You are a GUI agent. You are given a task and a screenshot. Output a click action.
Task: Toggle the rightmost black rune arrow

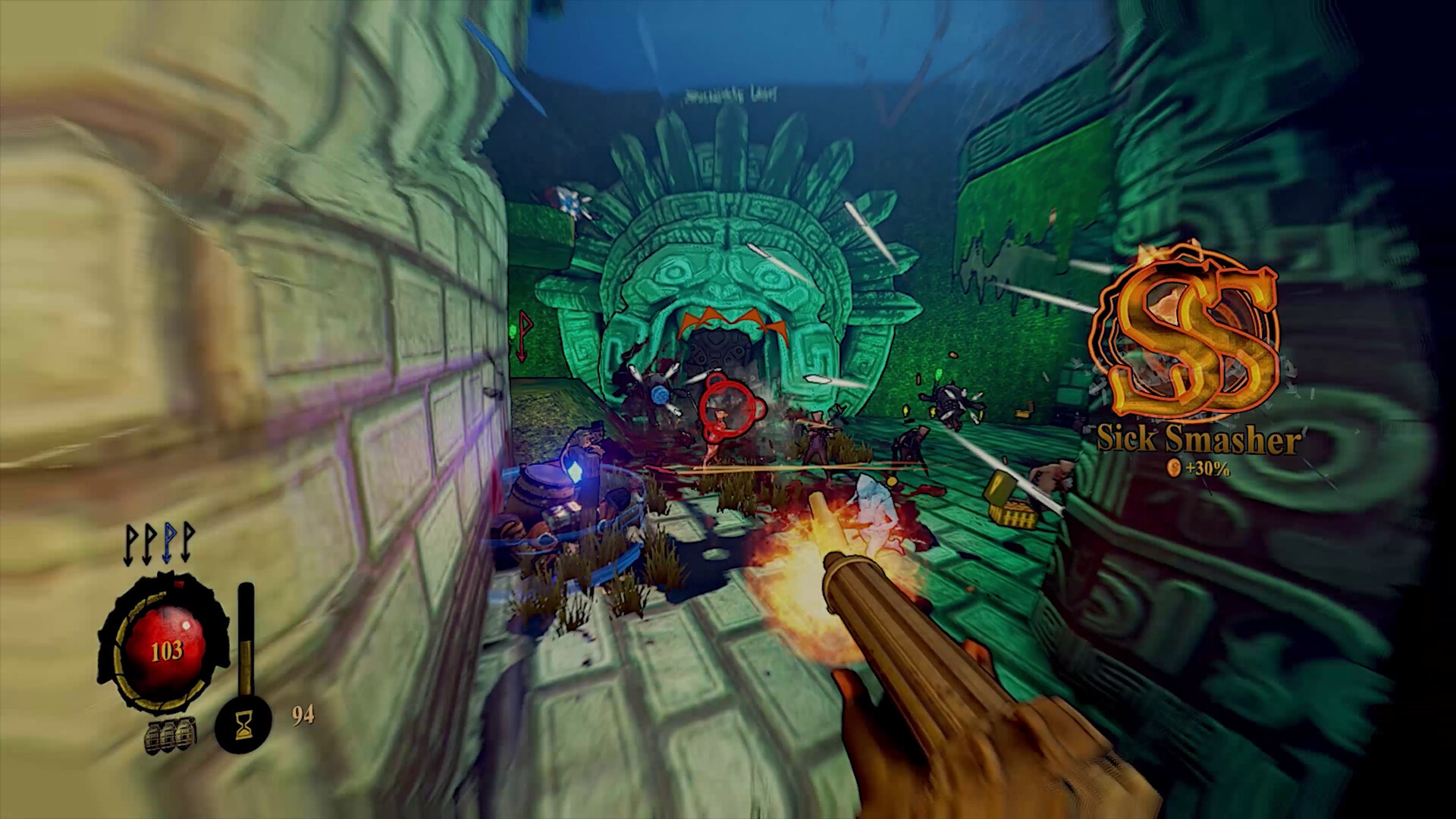tap(186, 544)
